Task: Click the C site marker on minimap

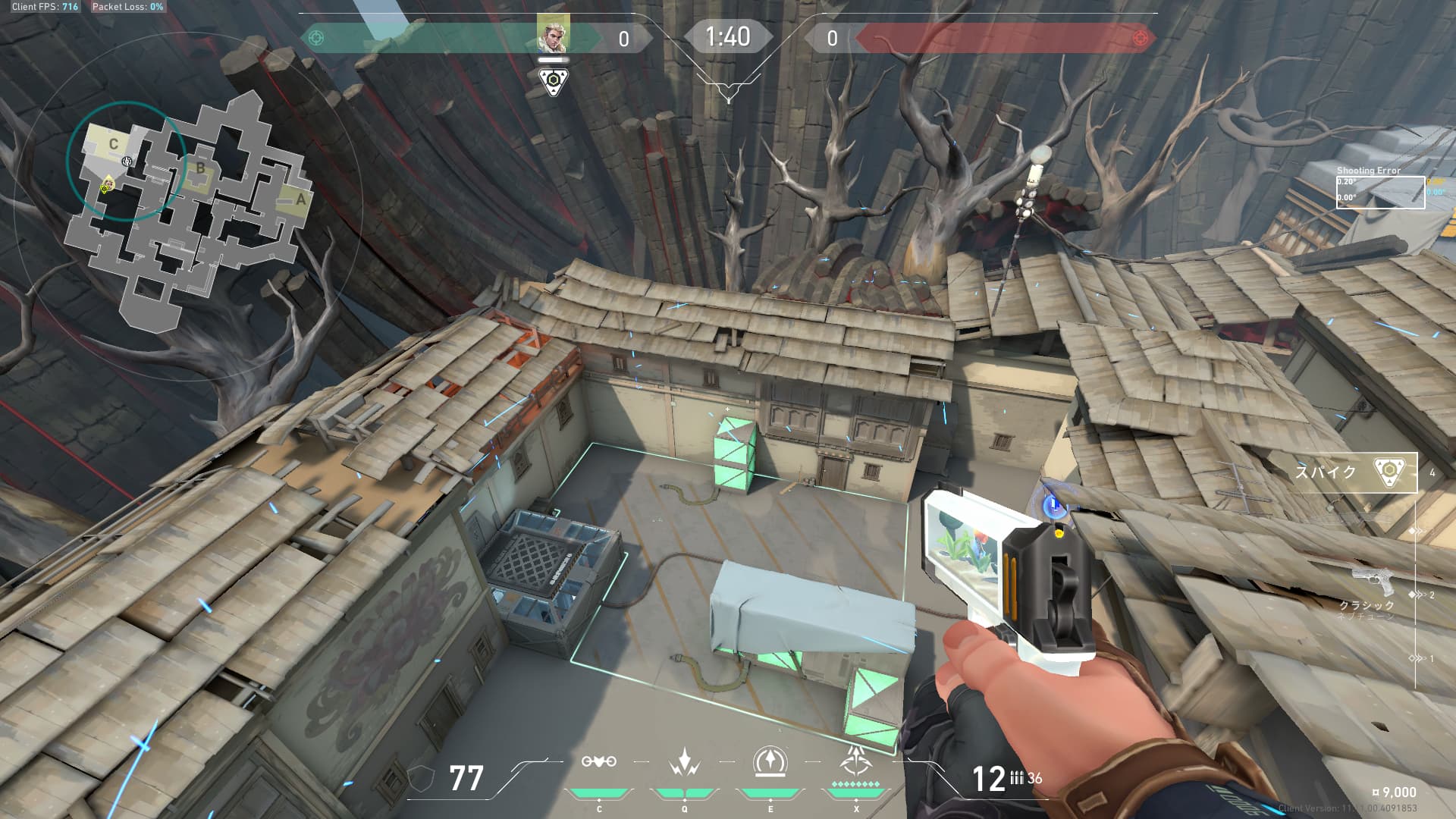Action: coord(114,144)
